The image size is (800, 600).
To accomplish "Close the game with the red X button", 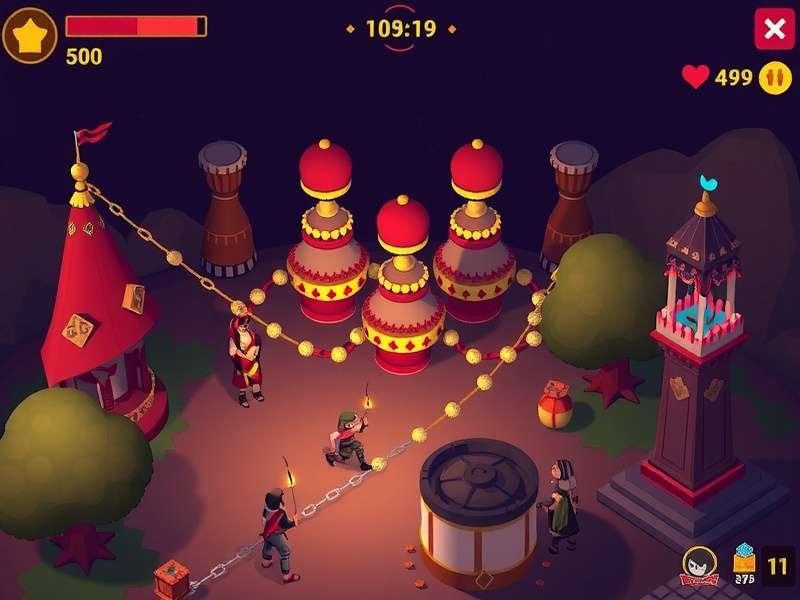I will click(774, 29).
